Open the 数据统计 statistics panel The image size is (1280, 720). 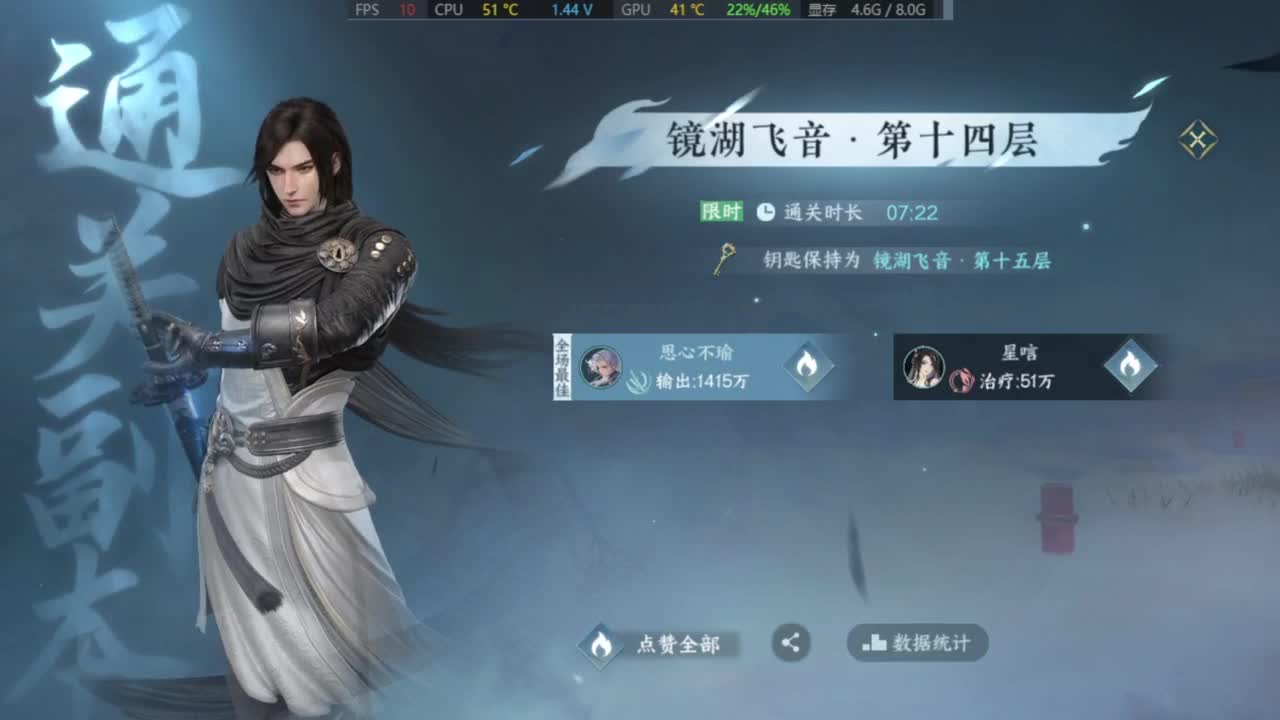[x=916, y=644]
